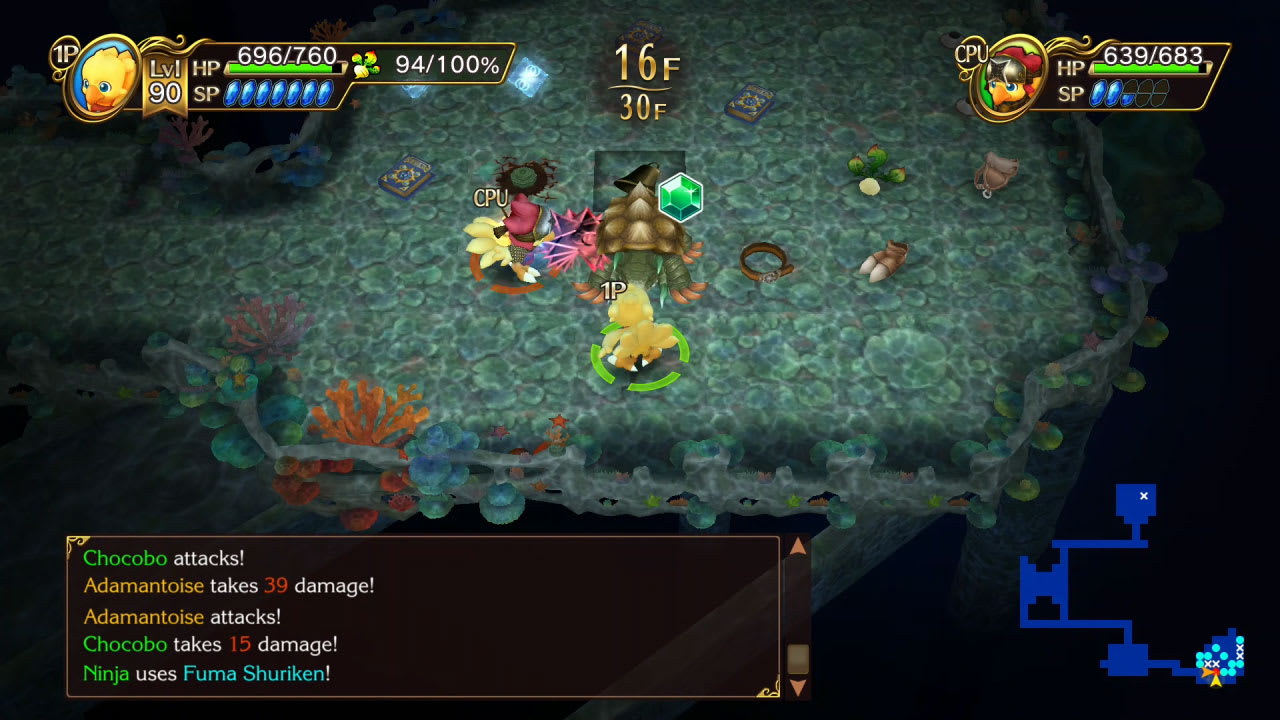Click the bee icon beside the fullness gauge
The width and height of the screenshot is (1280, 720).
pos(366,62)
